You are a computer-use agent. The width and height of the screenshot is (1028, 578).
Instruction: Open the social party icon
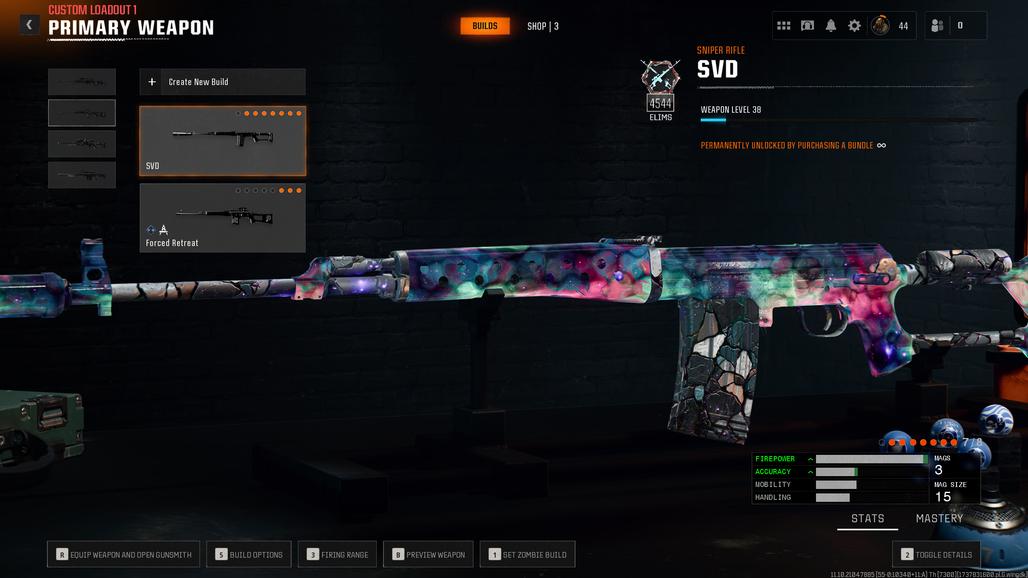coord(937,26)
